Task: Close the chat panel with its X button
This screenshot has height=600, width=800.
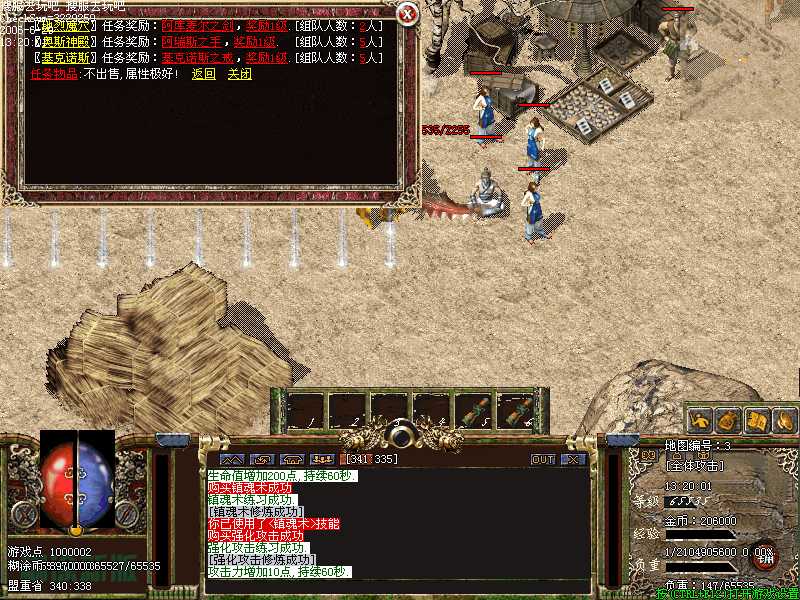Action: [x=572, y=459]
